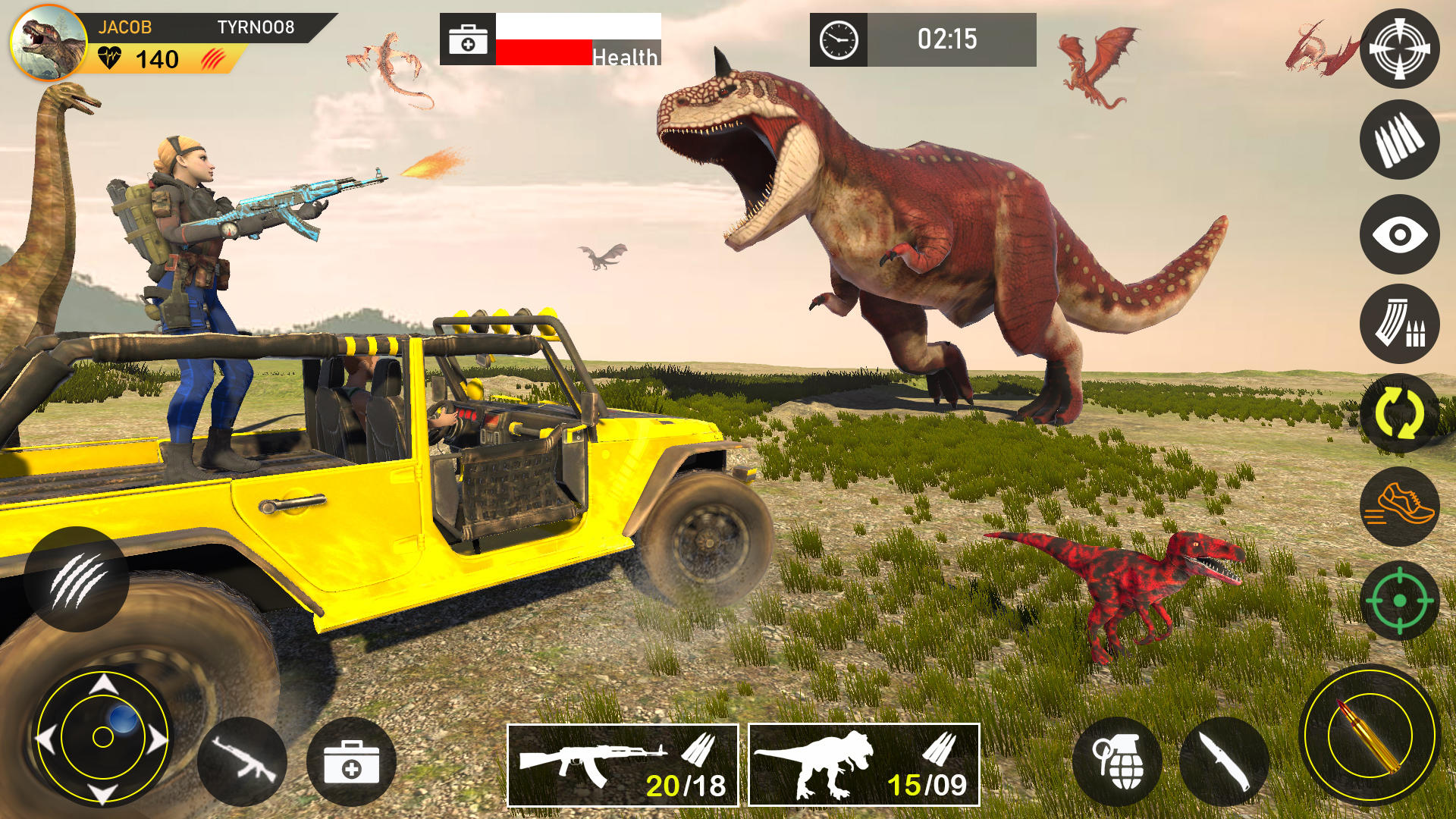Screen dimensions: 1456x819
Task: Activate the yellow swap arrows button
Action: pyautogui.click(x=1399, y=414)
